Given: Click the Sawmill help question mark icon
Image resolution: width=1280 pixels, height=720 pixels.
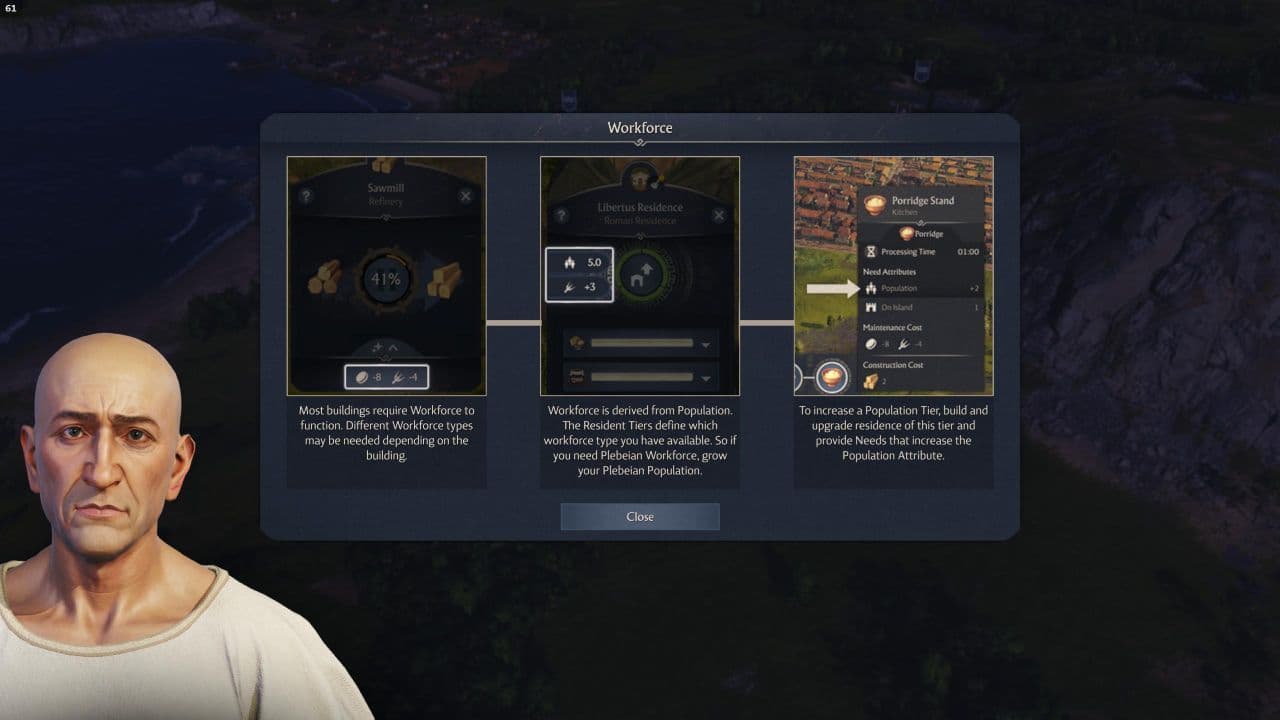Looking at the screenshot, I should pyautogui.click(x=306, y=194).
